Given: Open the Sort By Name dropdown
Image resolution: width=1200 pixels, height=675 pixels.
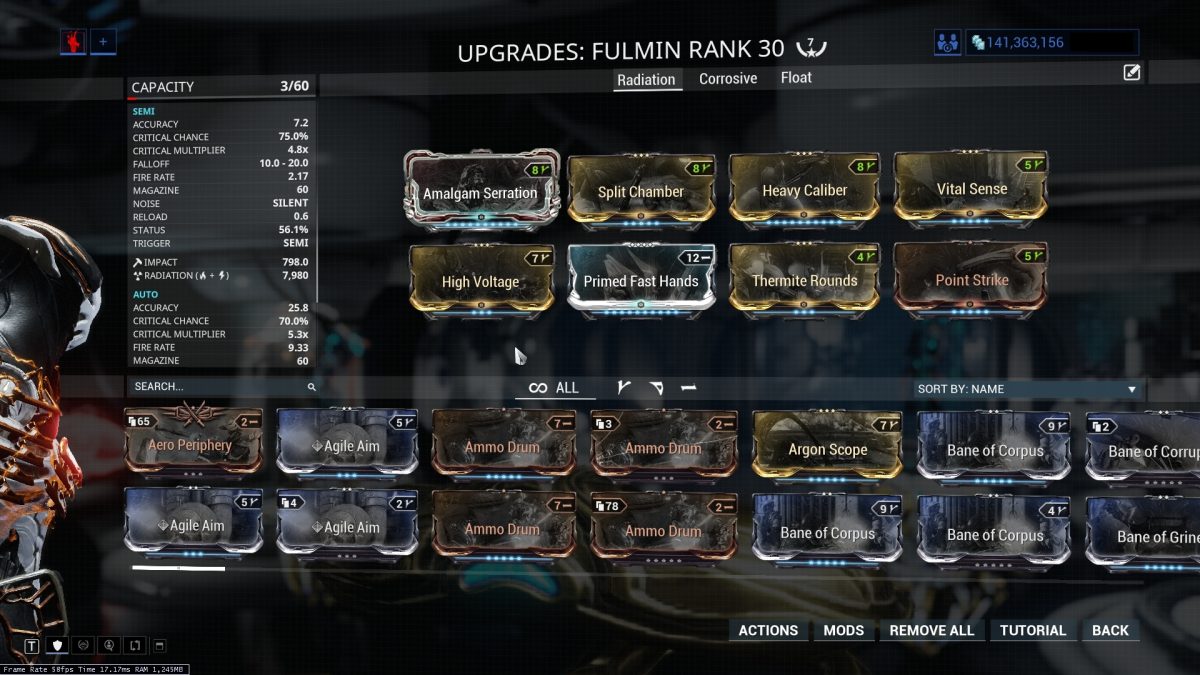Looking at the screenshot, I should (x=1028, y=389).
